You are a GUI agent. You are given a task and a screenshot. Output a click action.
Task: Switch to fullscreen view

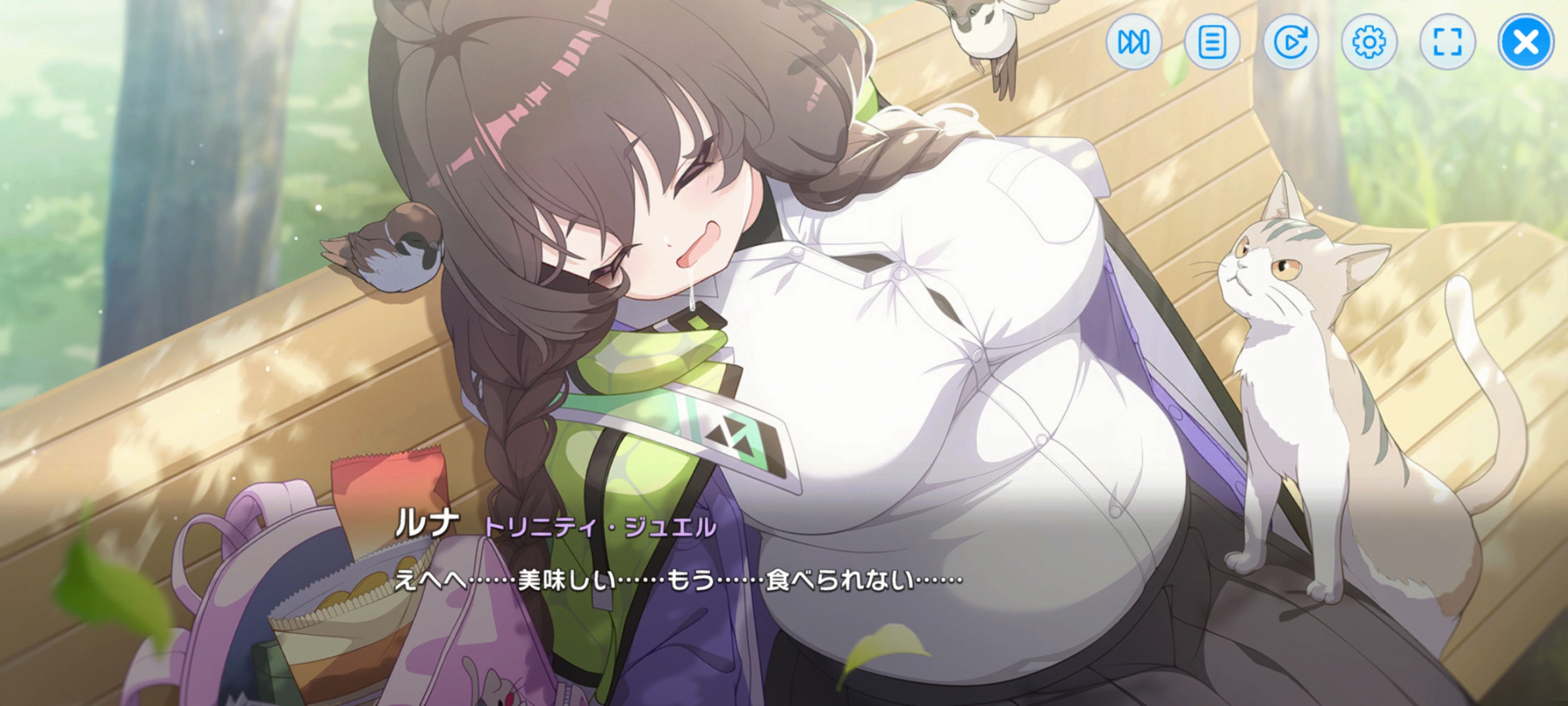pos(1447,42)
